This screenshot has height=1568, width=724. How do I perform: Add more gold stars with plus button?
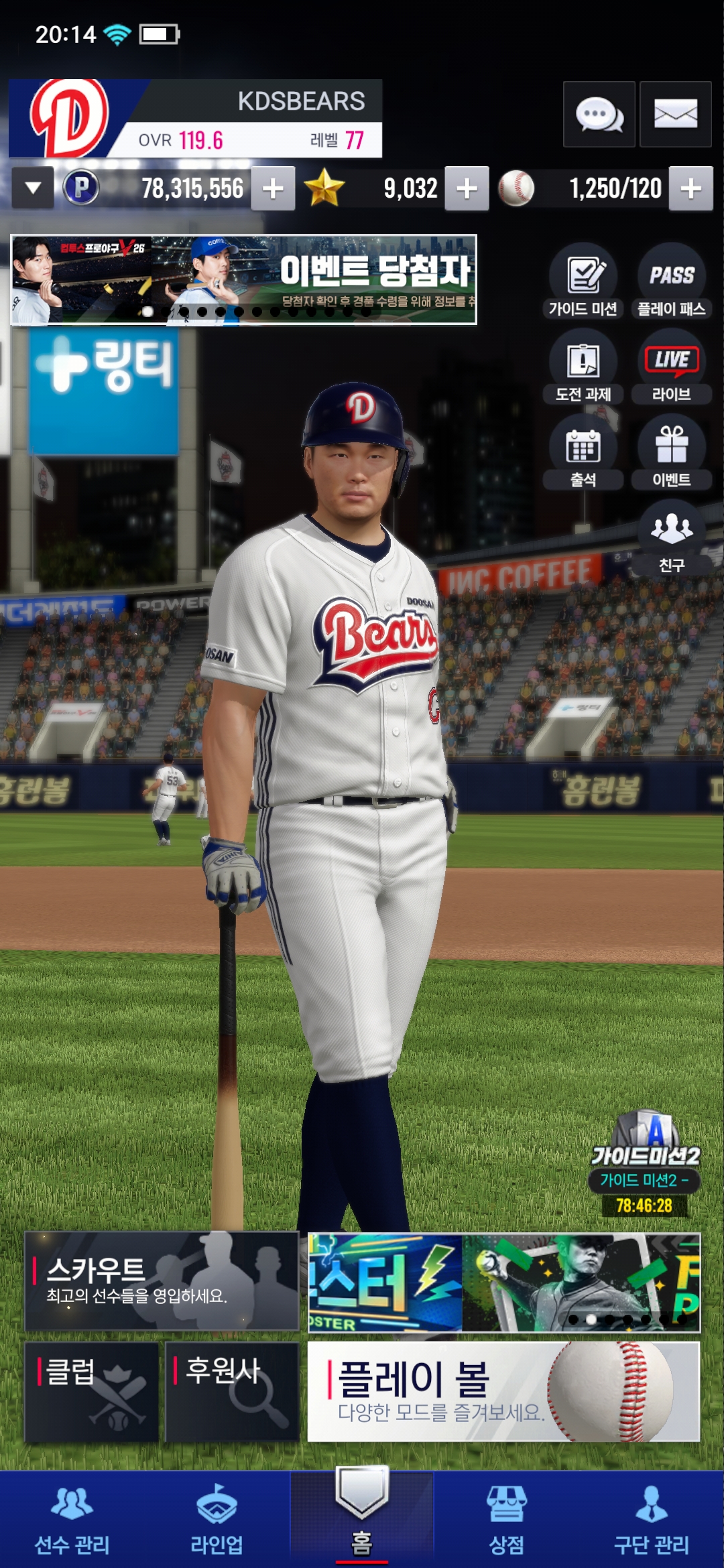pos(467,189)
